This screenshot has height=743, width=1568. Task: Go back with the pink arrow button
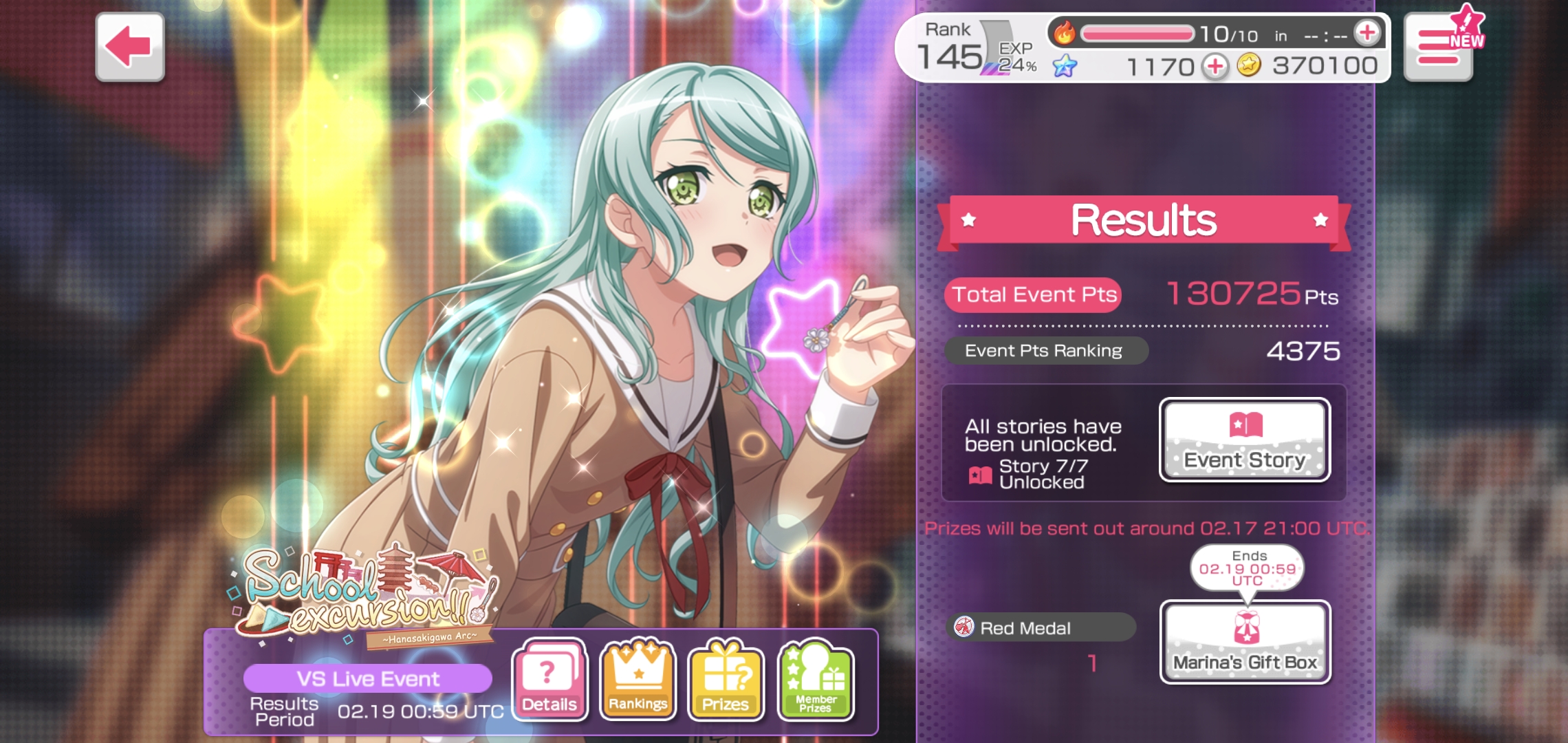click(129, 47)
